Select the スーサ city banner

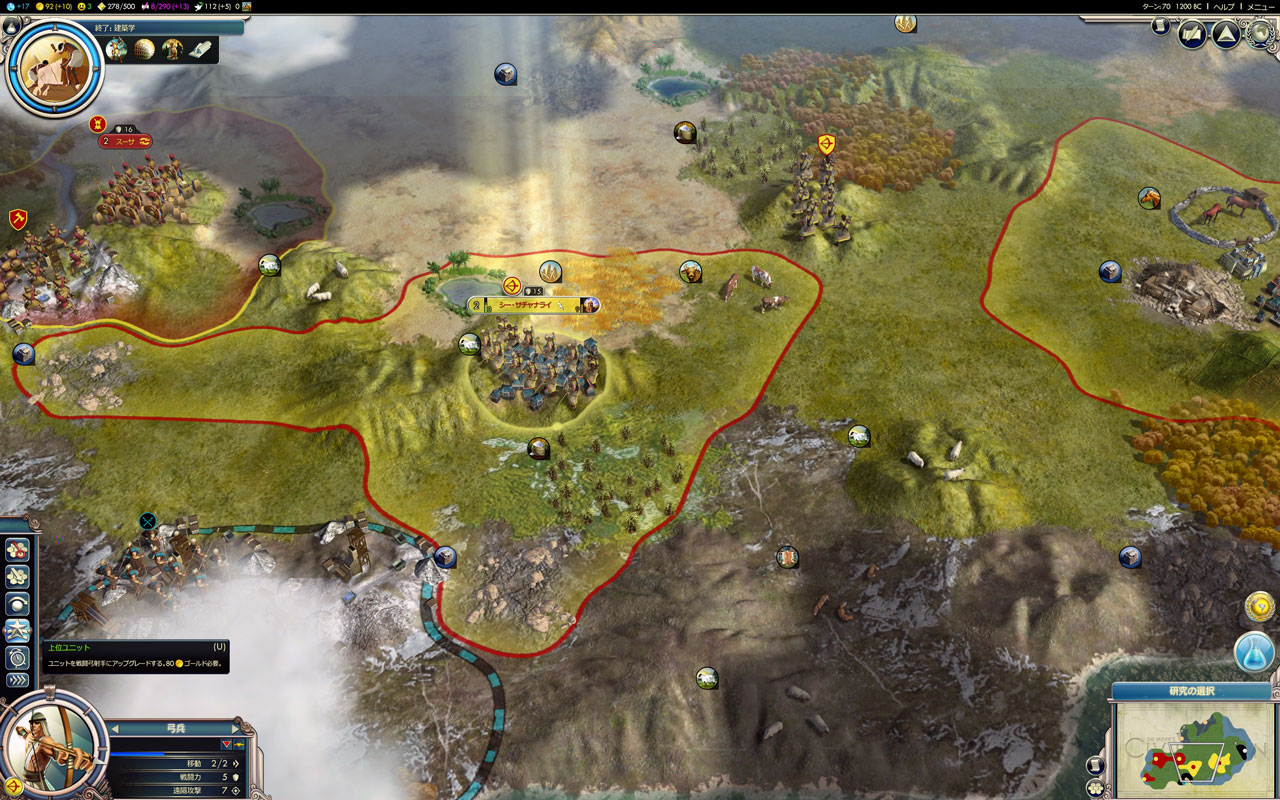pos(125,142)
